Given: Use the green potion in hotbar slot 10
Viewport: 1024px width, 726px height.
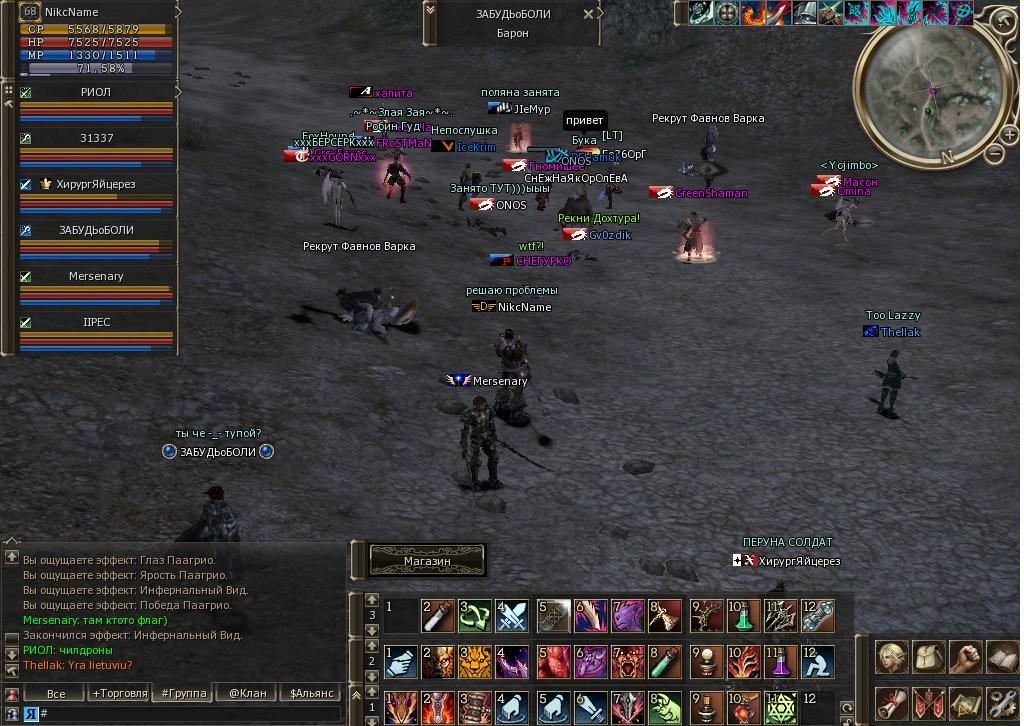Looking at the screenshot, I should pyautogui.click(x=743, y=616).
